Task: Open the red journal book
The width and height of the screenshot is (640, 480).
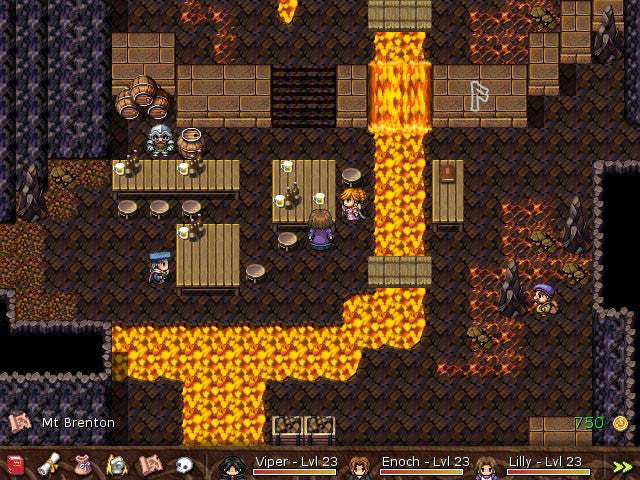Action: (16, 465)
